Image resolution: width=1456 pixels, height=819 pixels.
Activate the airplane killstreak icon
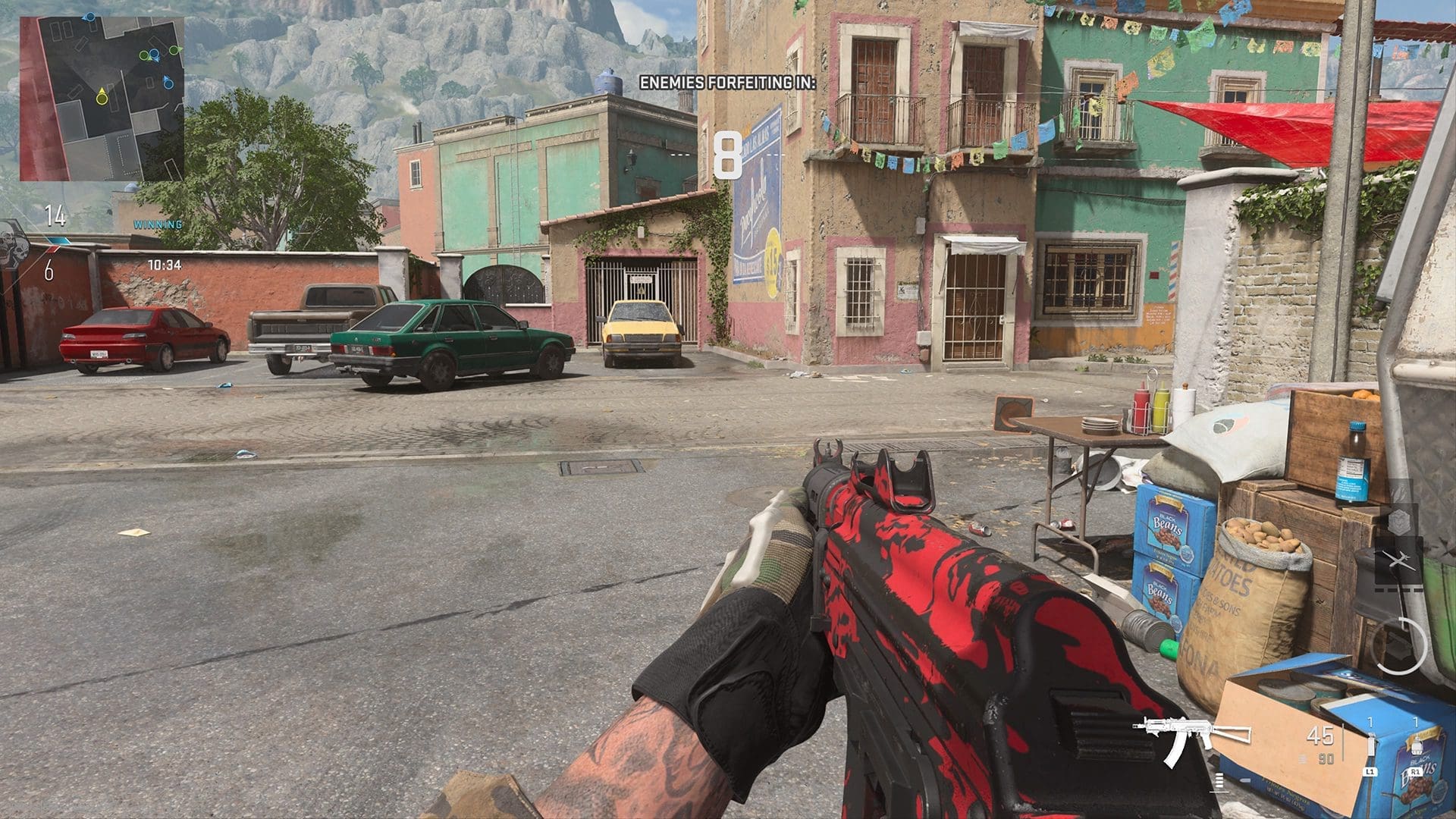[1398, 562]
